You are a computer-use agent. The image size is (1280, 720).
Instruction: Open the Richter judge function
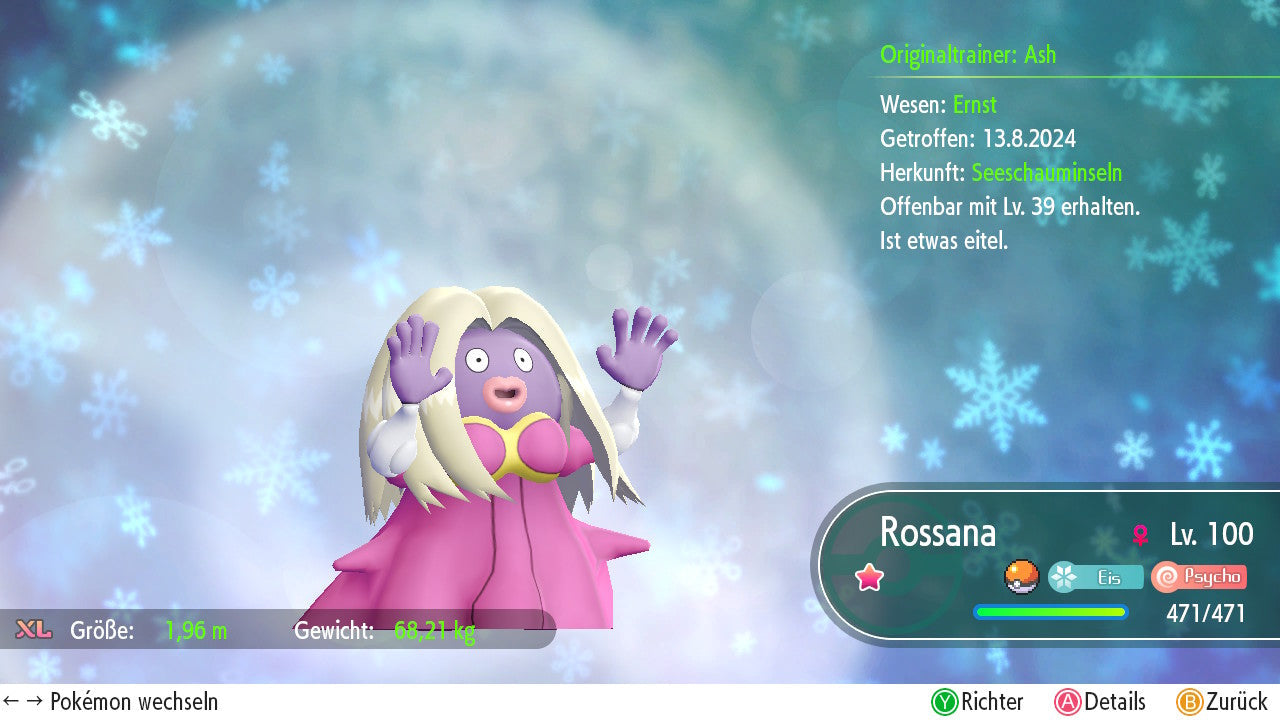[977, 702]
